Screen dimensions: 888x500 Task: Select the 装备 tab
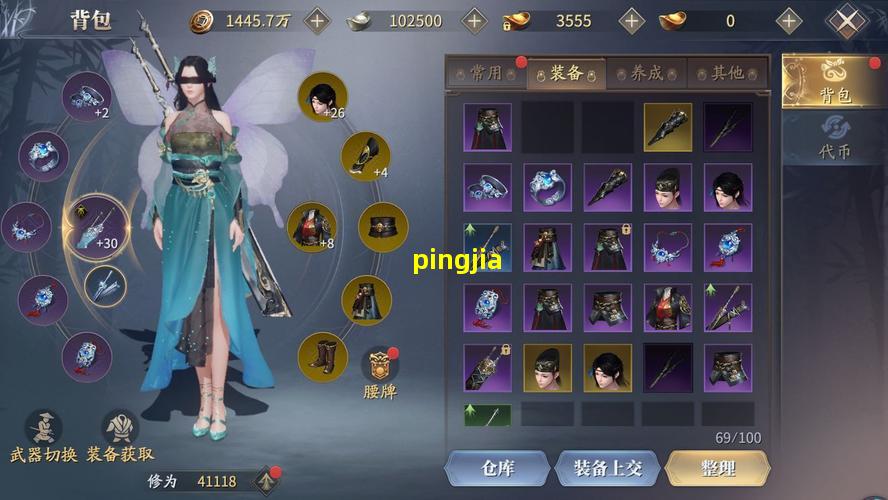coord(567,73)
